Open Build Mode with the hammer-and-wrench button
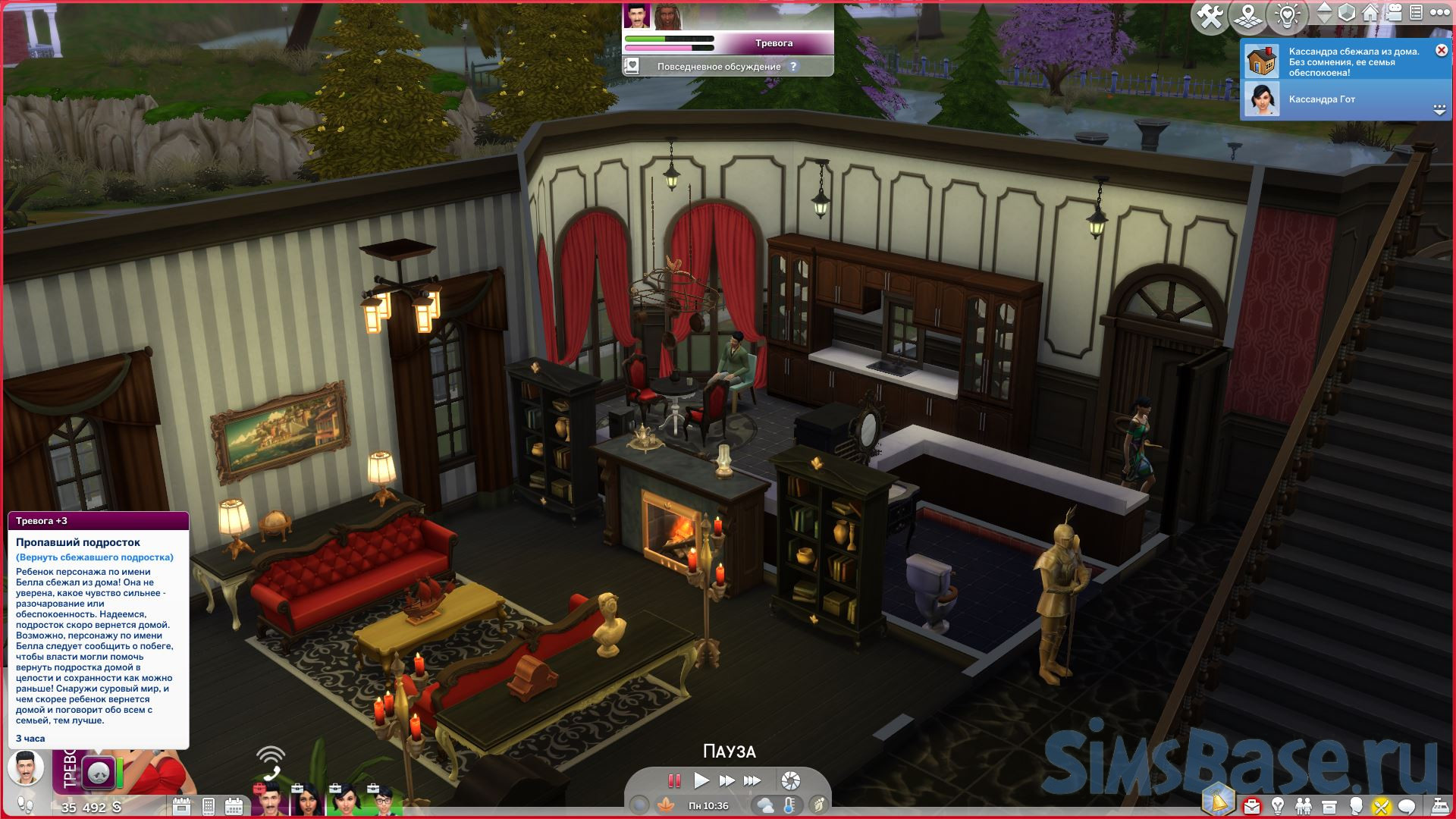This screenshot has height=819, width=1456. pos(1210,17)
